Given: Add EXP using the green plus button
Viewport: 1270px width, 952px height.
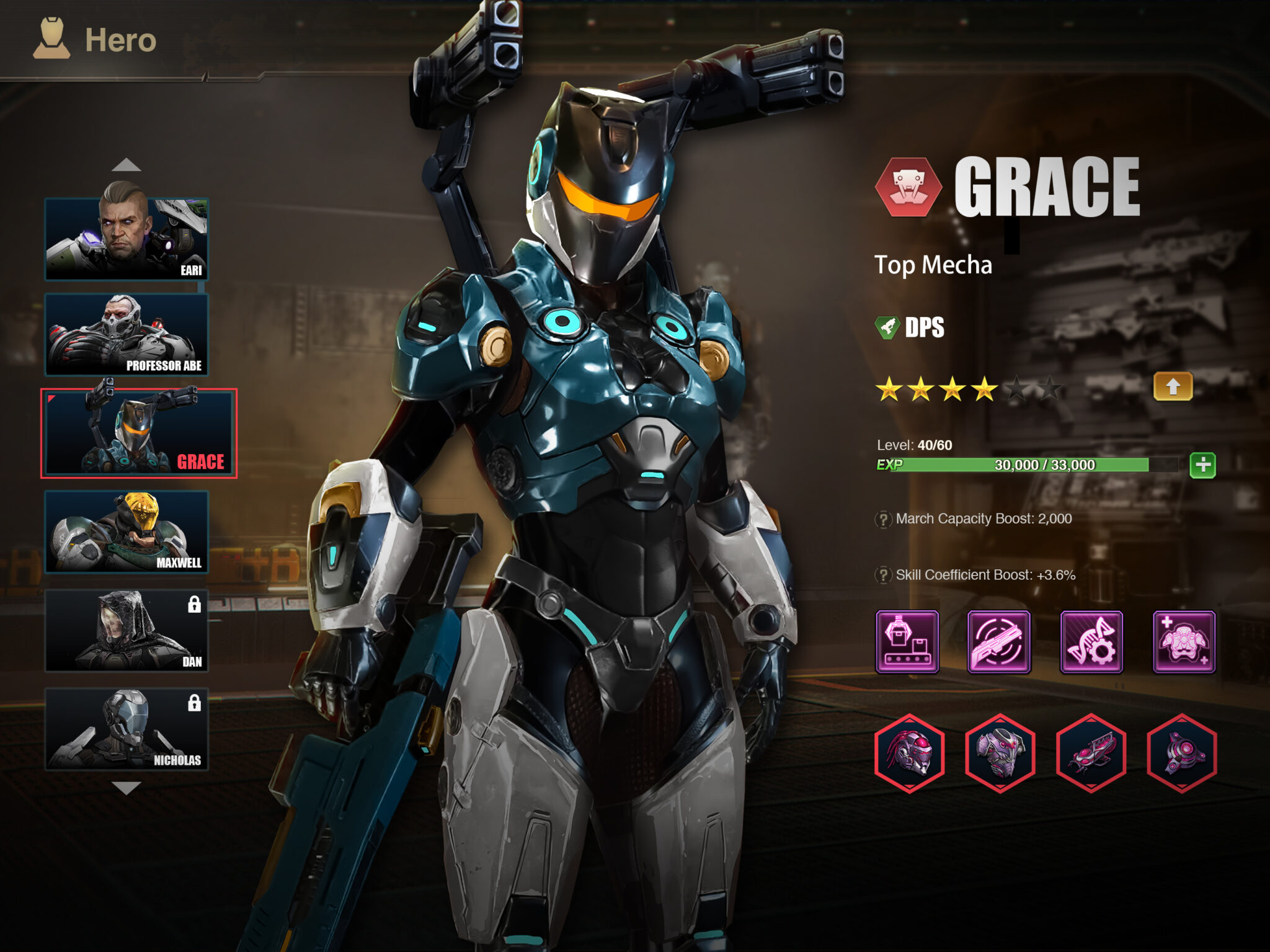Looking at the screenshot, I should (x=1202, y=465).
